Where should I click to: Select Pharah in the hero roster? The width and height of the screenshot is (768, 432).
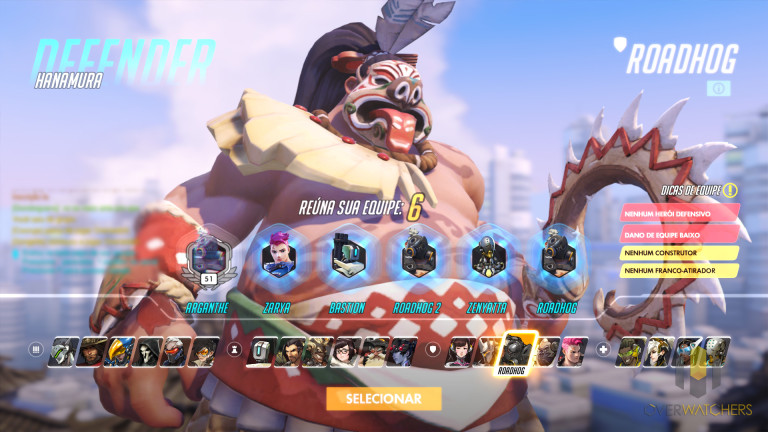(x=119, y=351)
